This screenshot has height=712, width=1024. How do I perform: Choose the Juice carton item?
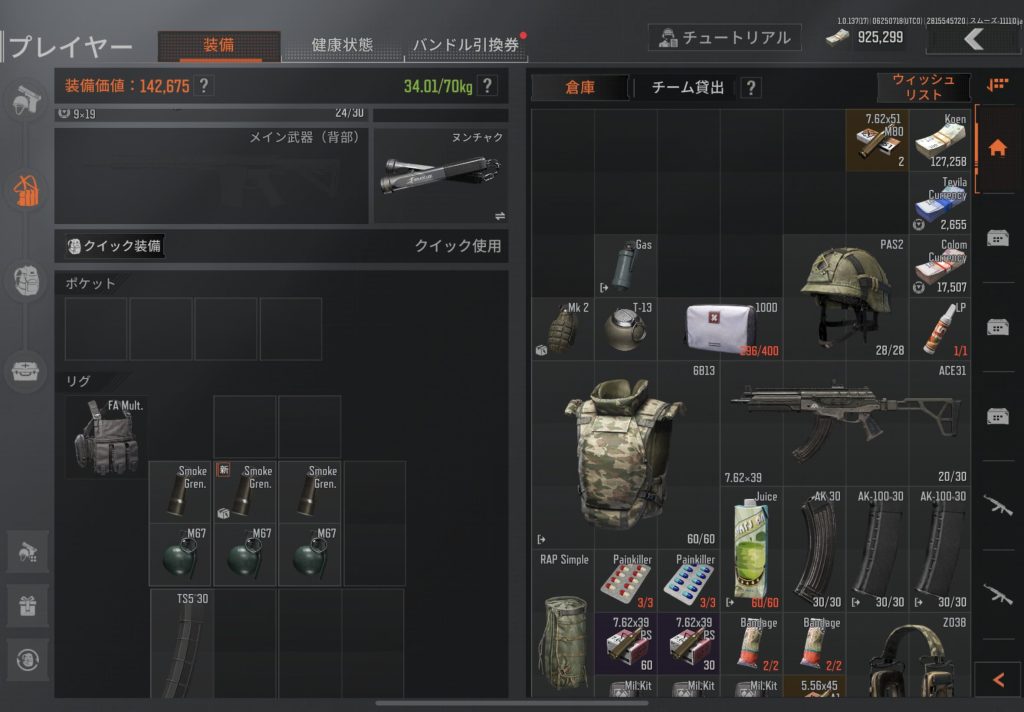(x=751, y=549)
